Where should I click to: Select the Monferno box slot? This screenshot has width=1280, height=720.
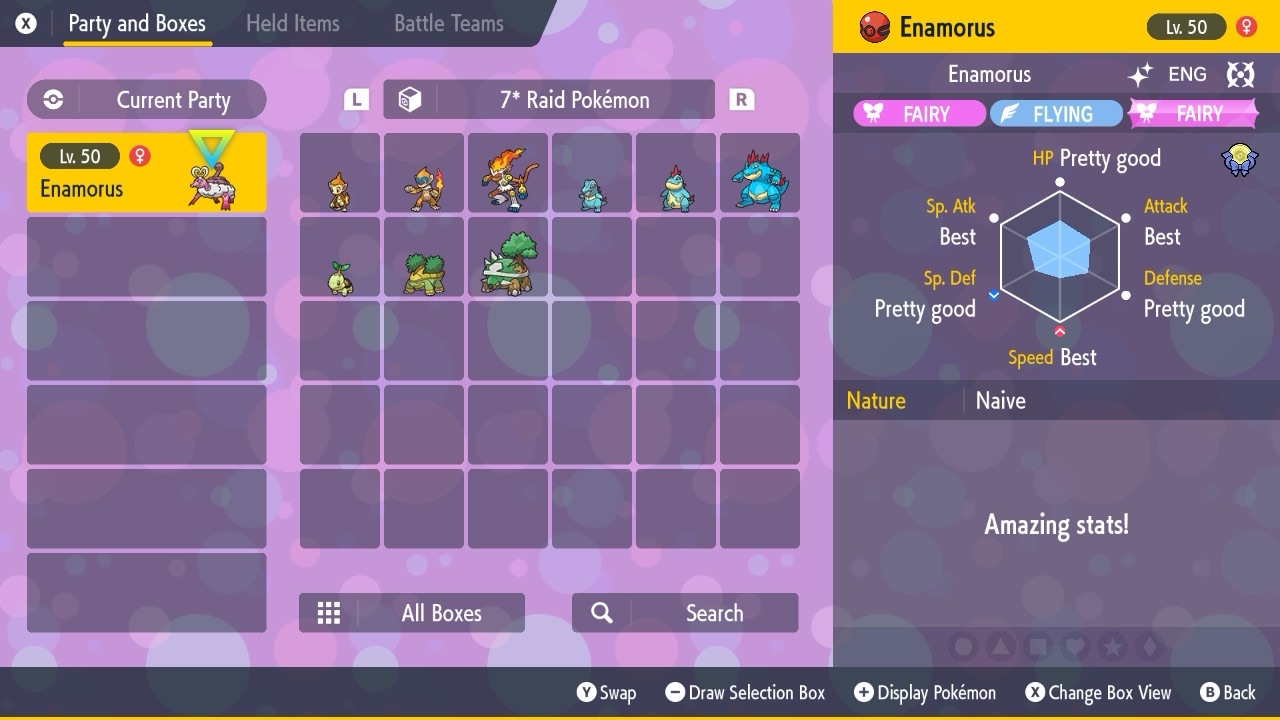pos(424,174)
